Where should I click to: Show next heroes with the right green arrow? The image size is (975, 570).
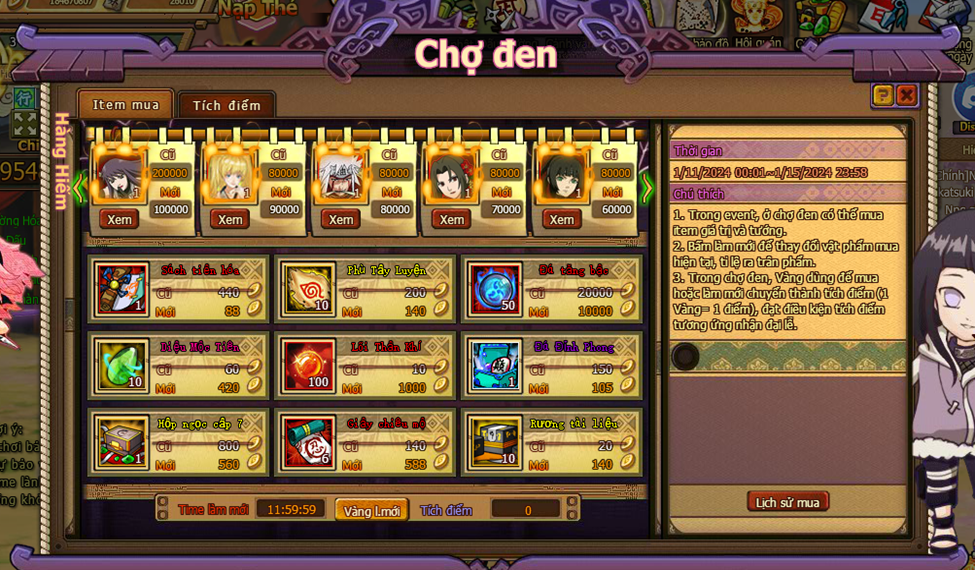tap(646, 188)
